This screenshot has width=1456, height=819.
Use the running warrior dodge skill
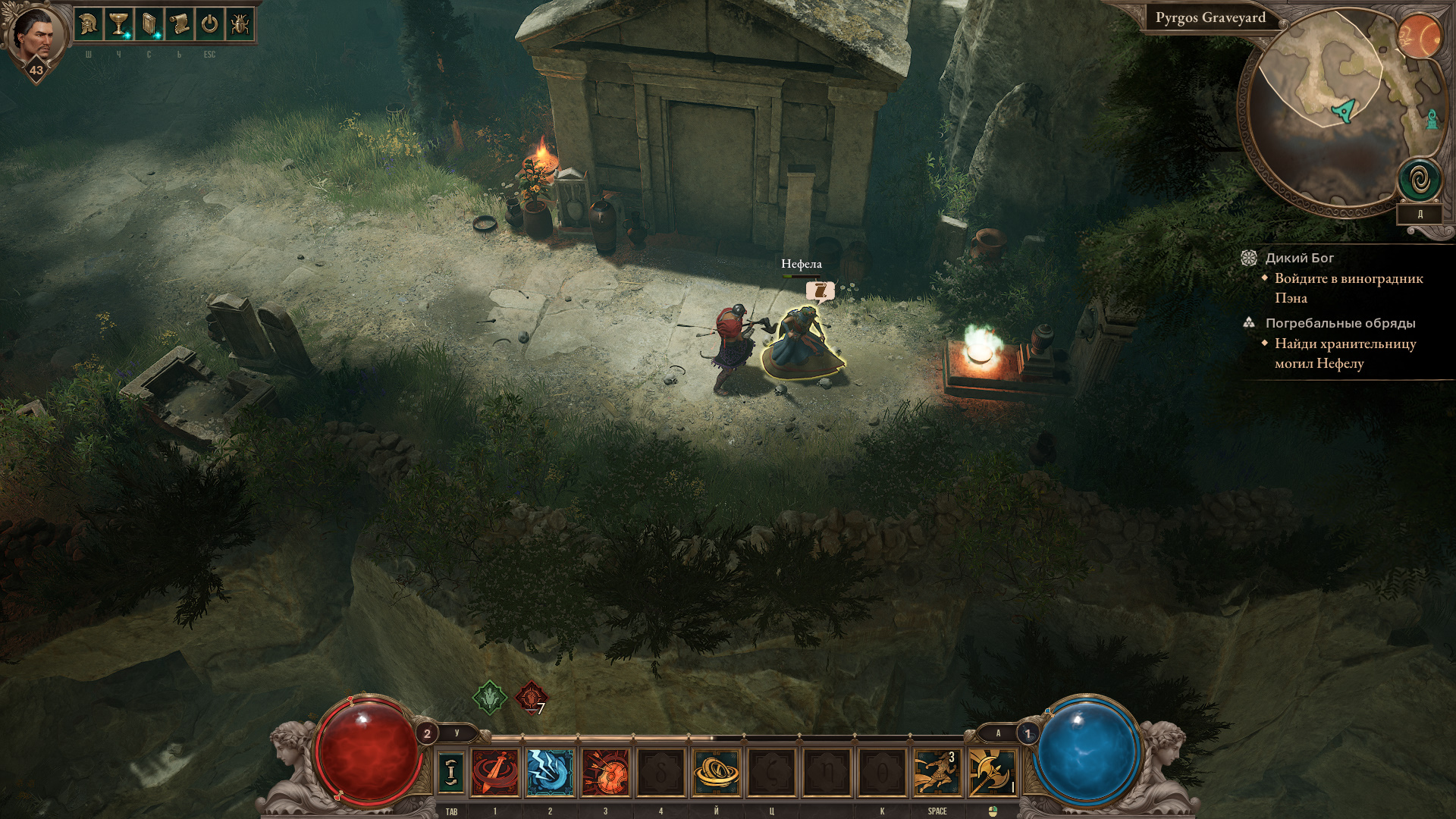click(937, 772)
